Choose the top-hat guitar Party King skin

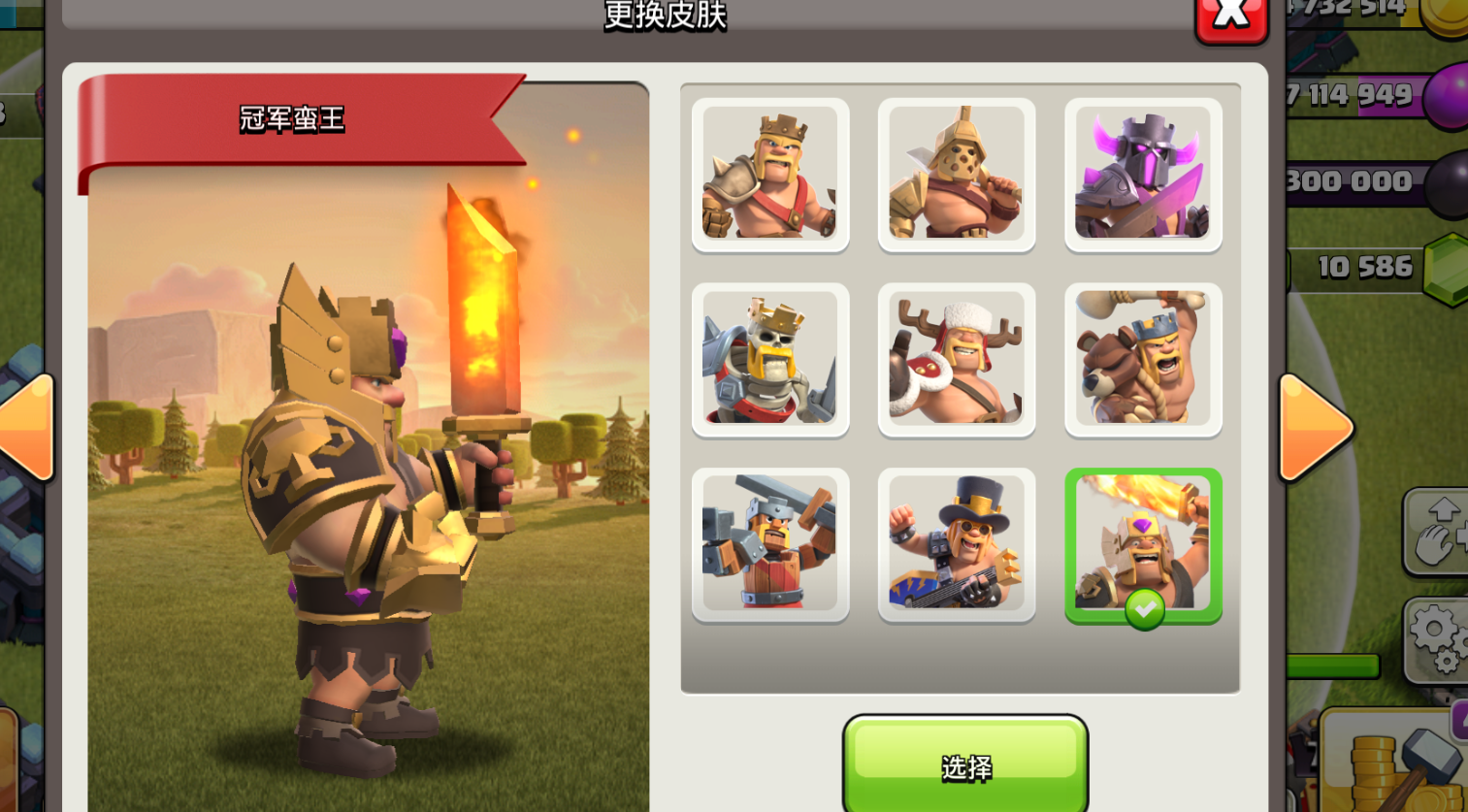click(956, 544)
